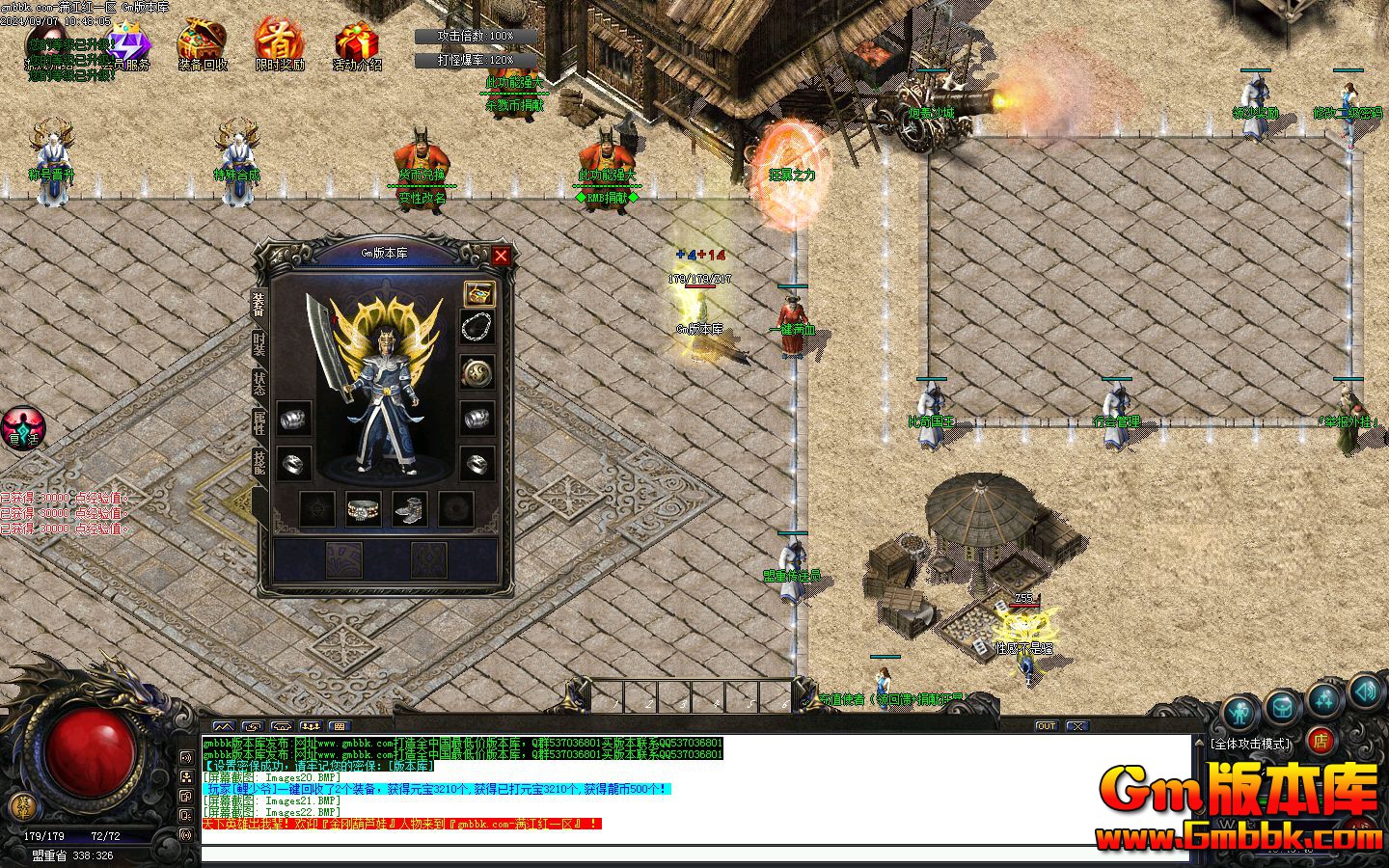
Task: Select the equipped boots slot
Action: (x=409, y=508)
